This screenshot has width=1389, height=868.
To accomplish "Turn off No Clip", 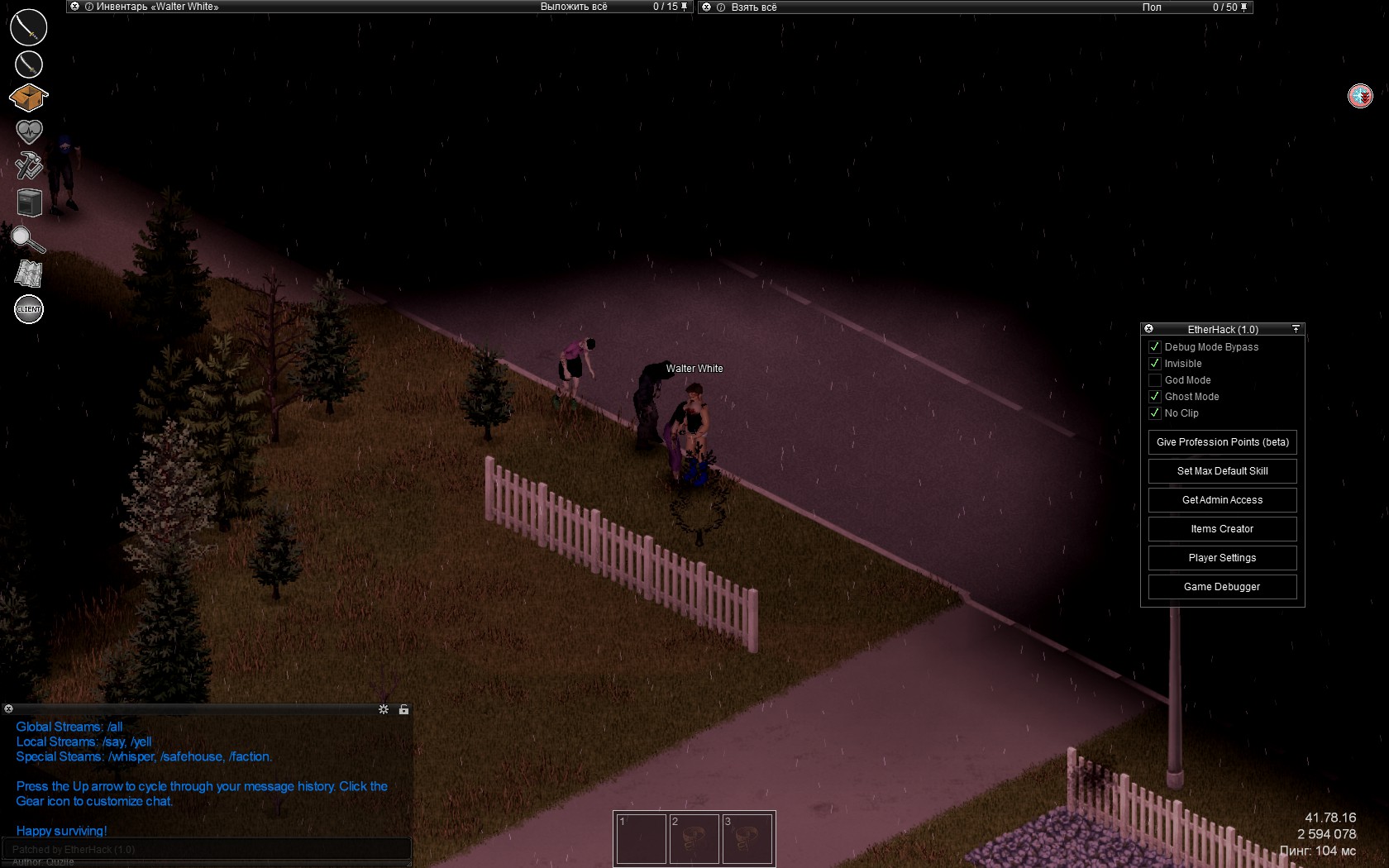I will pos(1155,413).
